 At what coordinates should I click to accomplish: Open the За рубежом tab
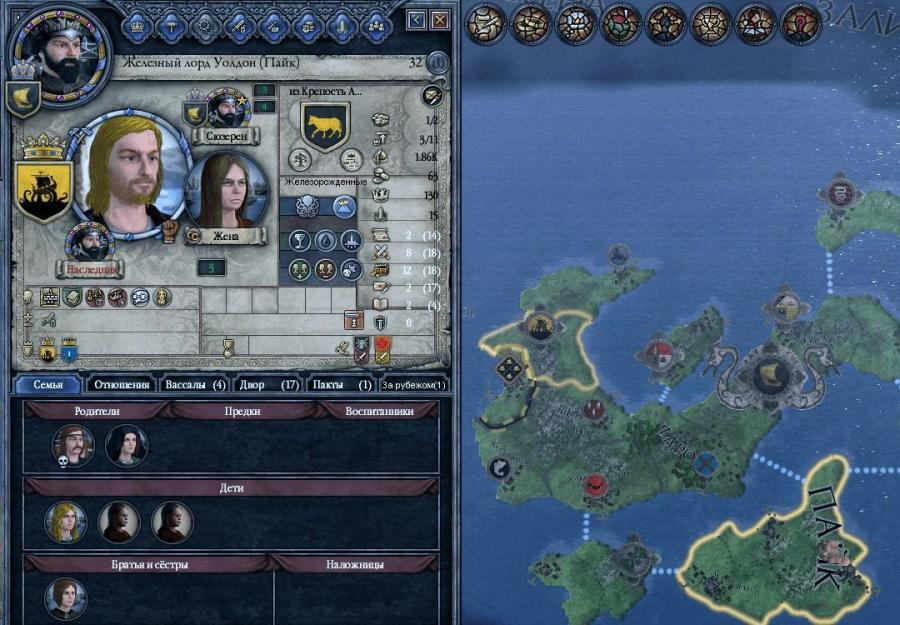pos(414,384)
